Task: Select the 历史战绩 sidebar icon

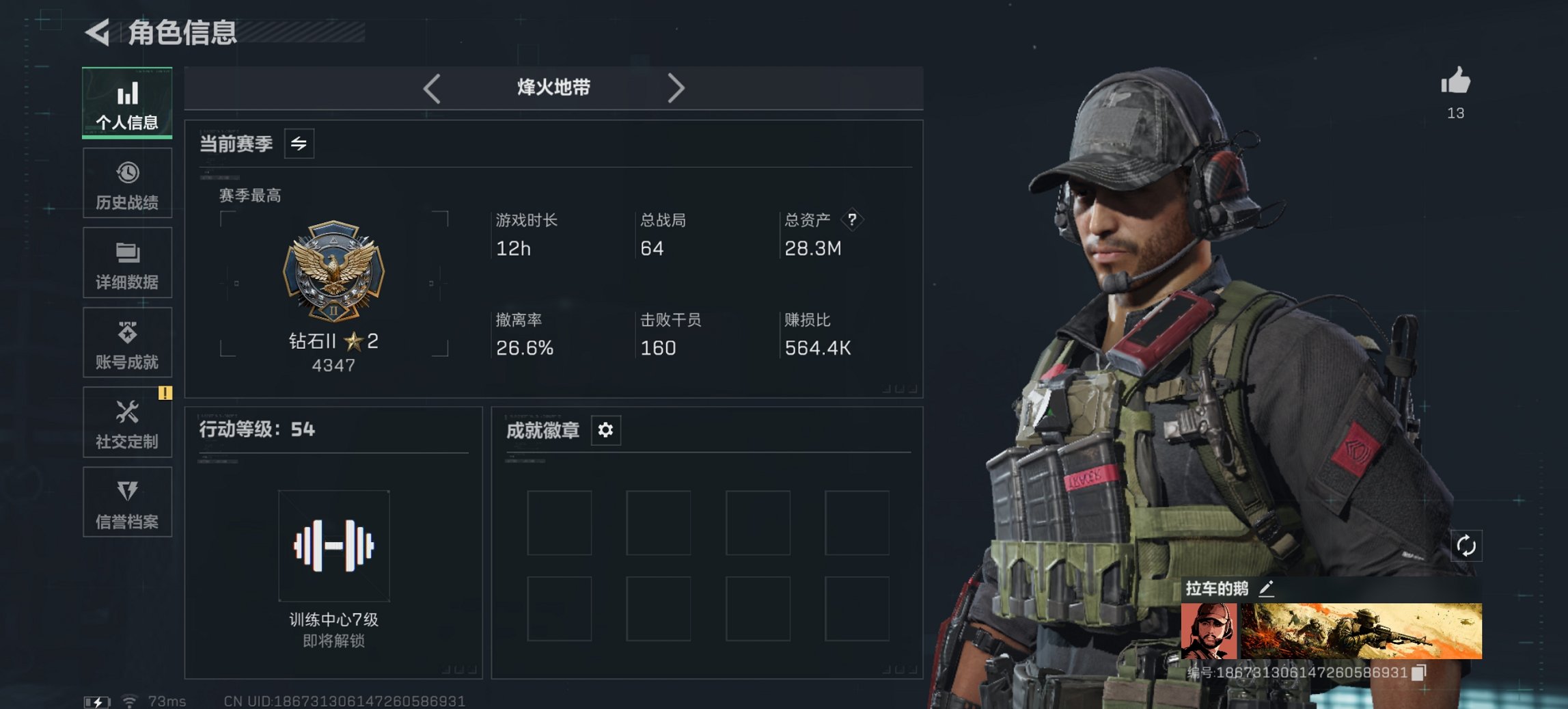Action: [x=127, y=183]
